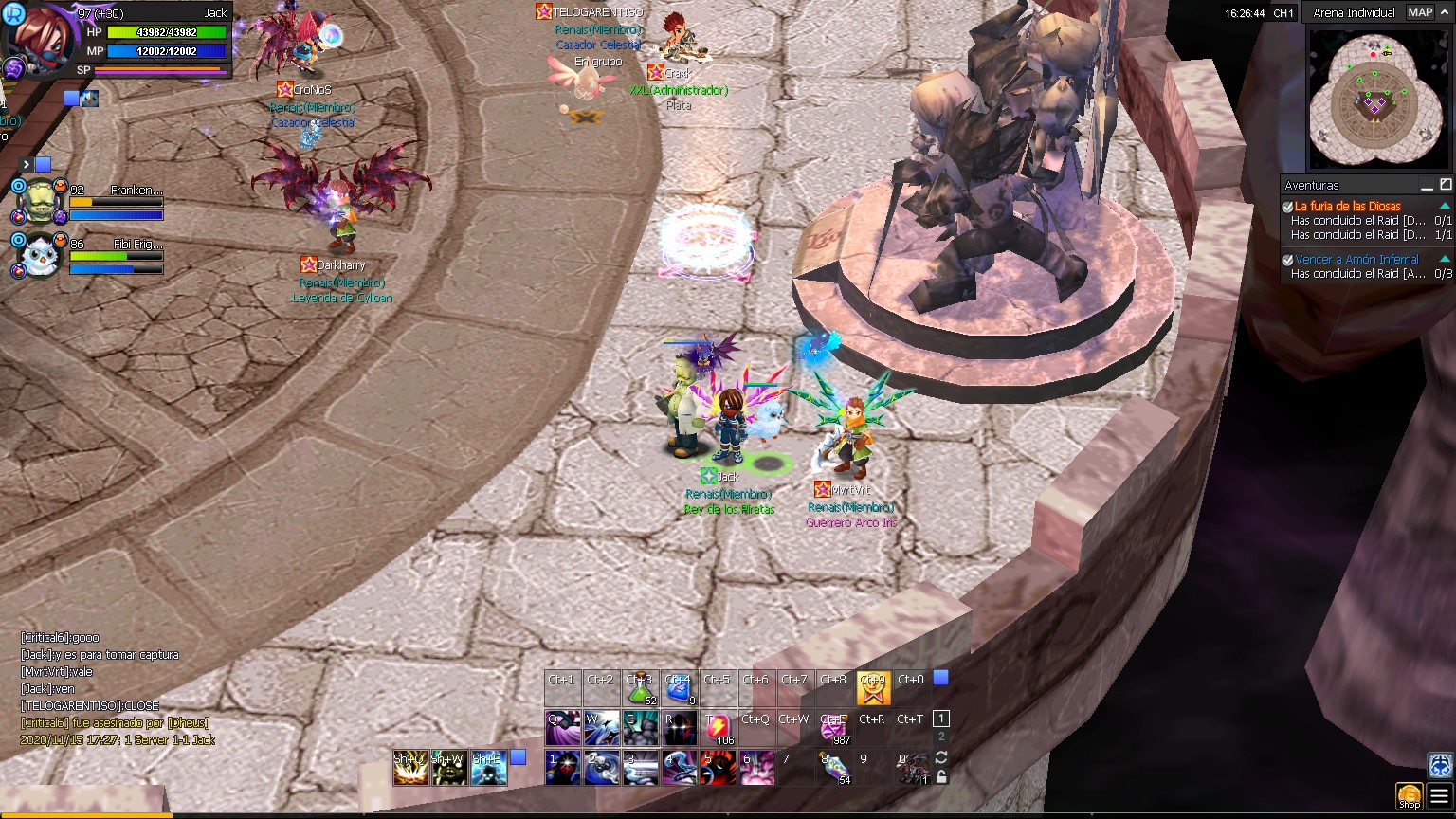
Task: Select the Vencer a Amón Infernal quest
Action: click(1356, 260)
